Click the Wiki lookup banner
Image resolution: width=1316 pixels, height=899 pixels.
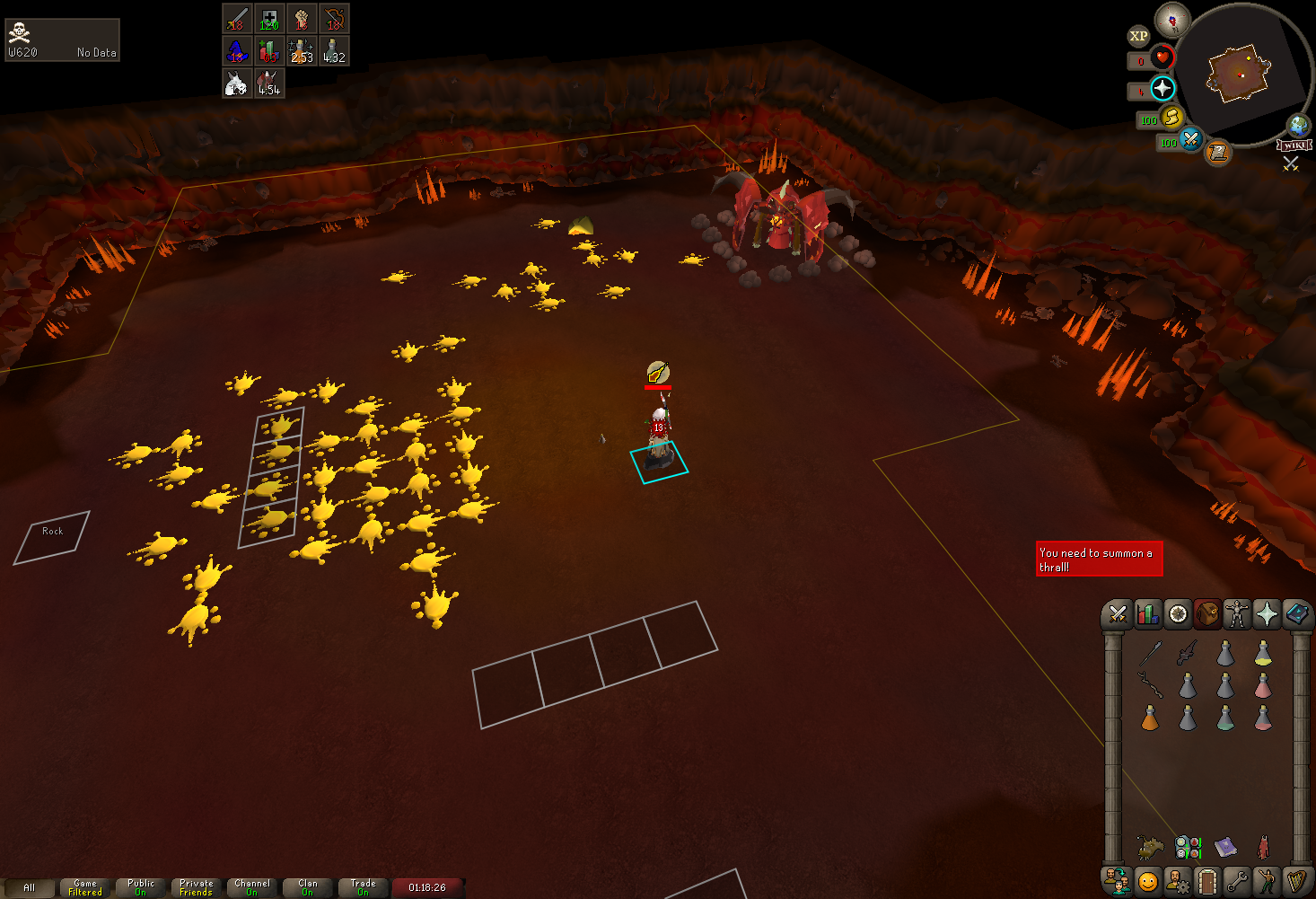1294,145
